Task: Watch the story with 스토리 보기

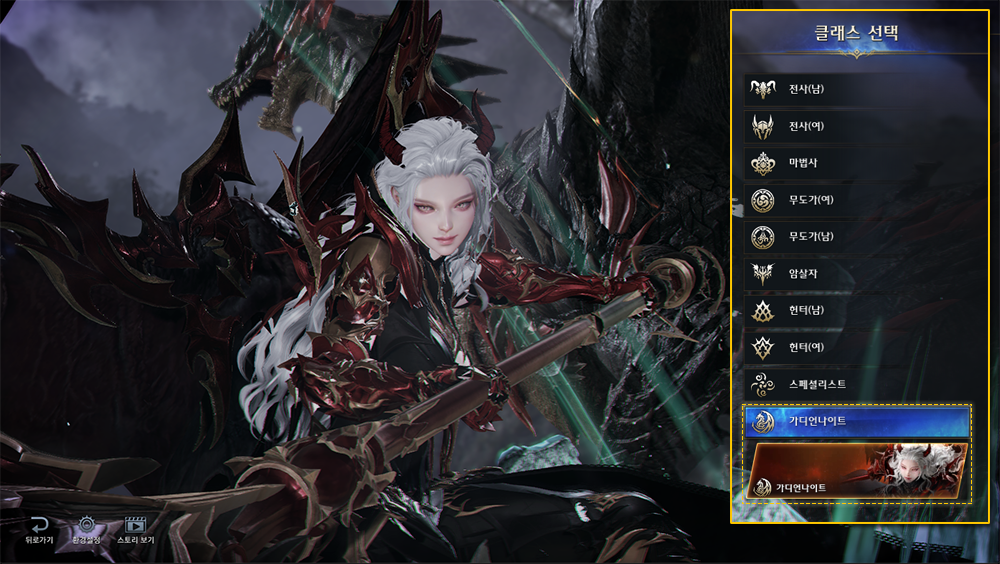Action: tap(136, 529)
